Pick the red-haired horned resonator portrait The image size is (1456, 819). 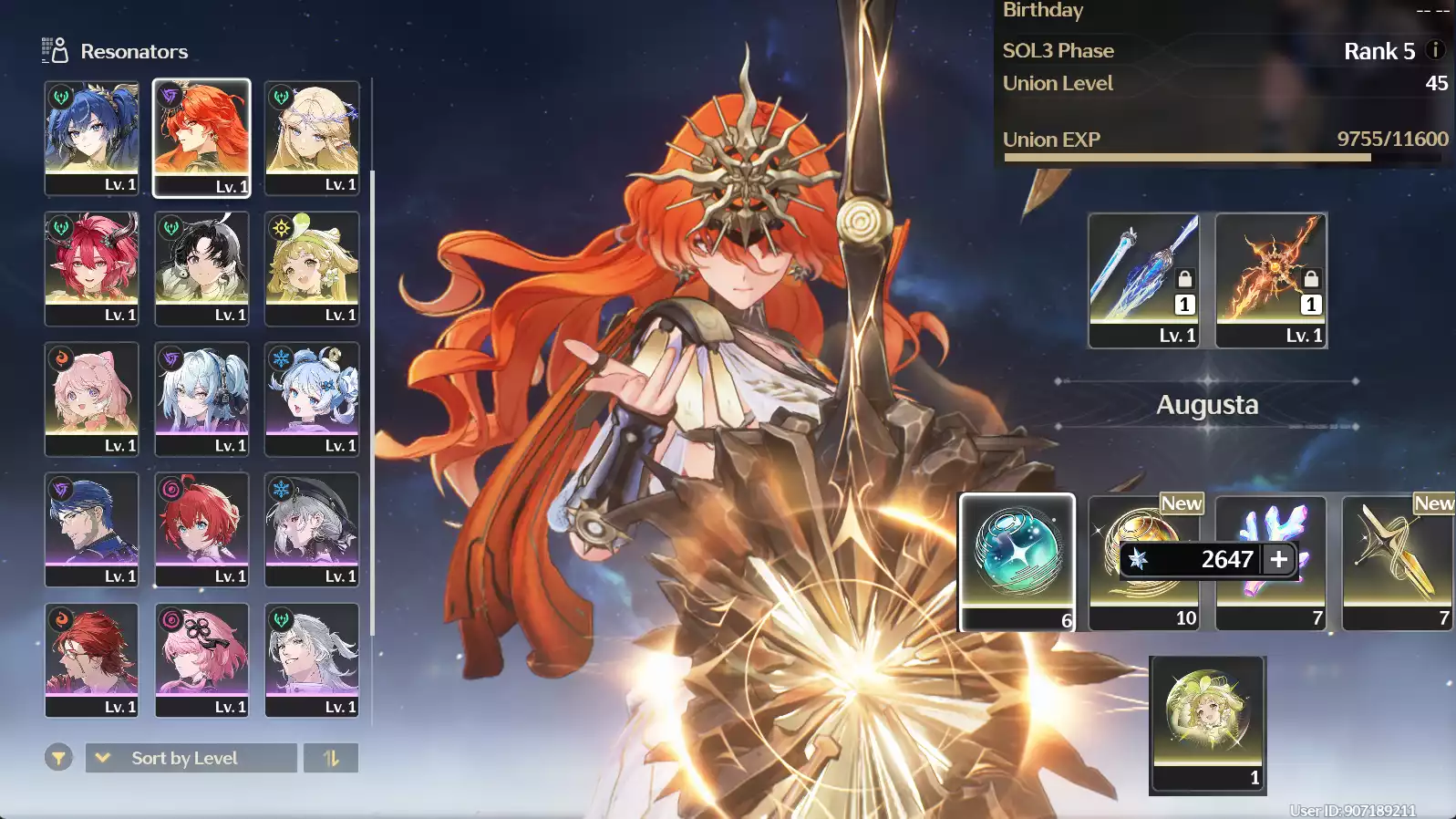(91, 268)
